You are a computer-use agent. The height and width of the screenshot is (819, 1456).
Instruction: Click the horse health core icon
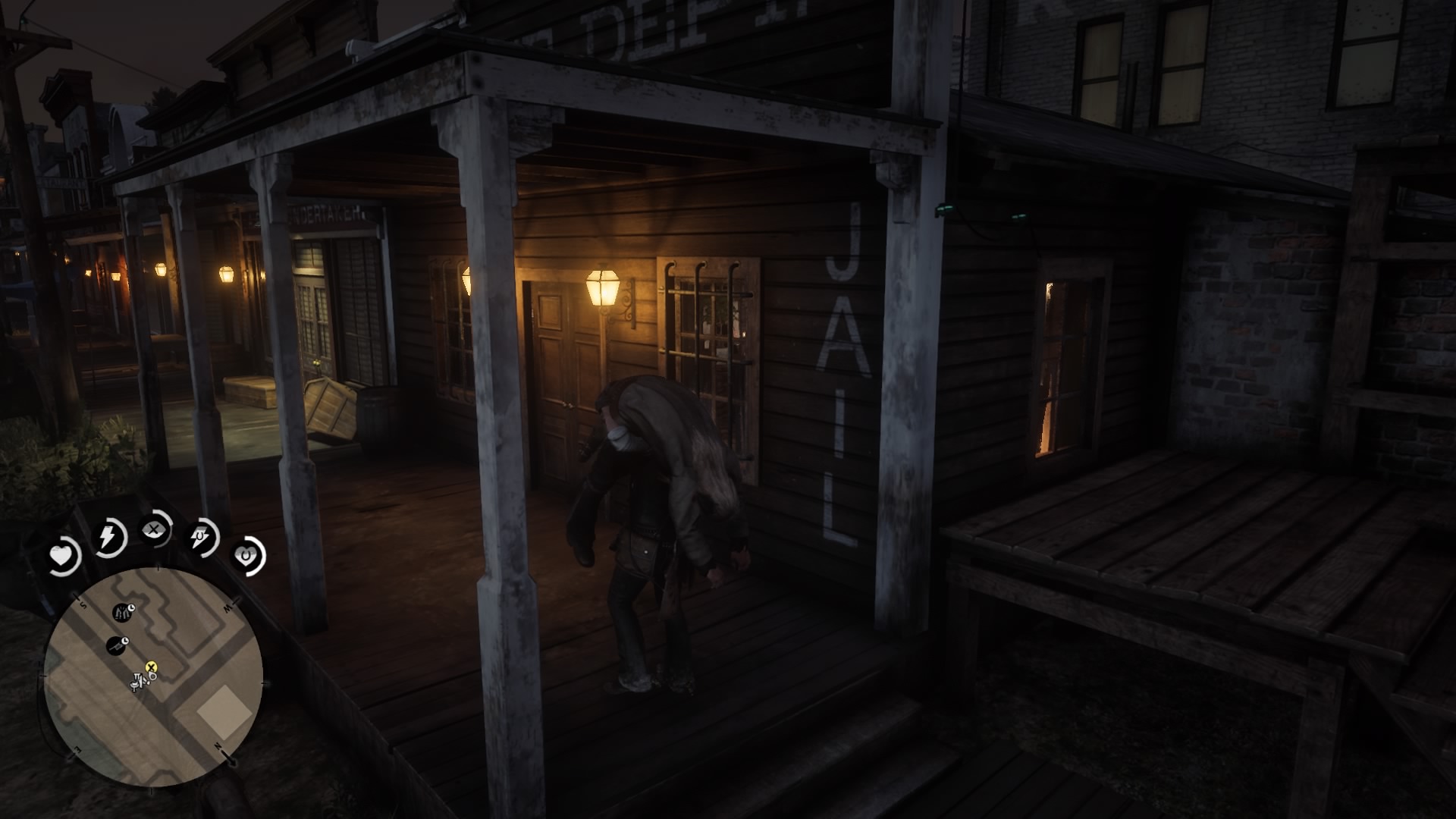(246, 556)
